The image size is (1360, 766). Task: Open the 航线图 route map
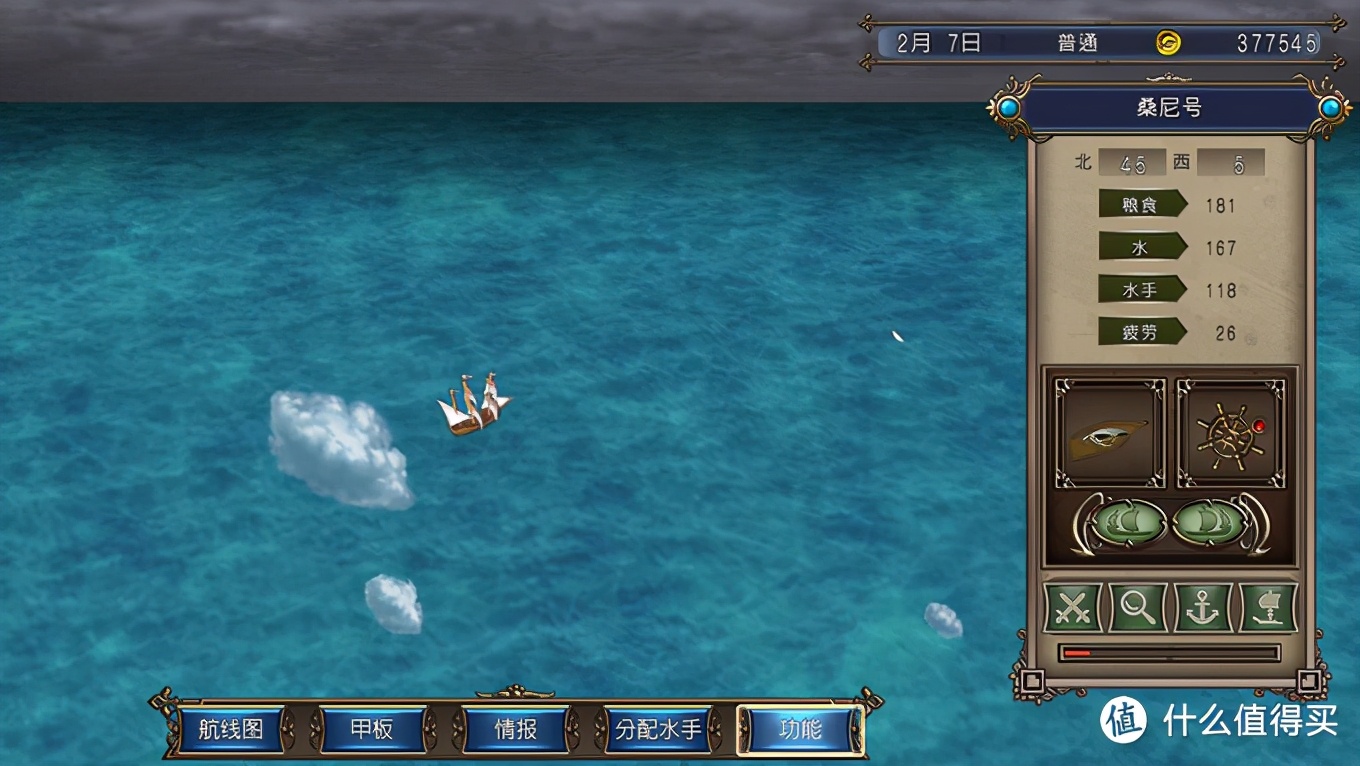tap(231, 729)
